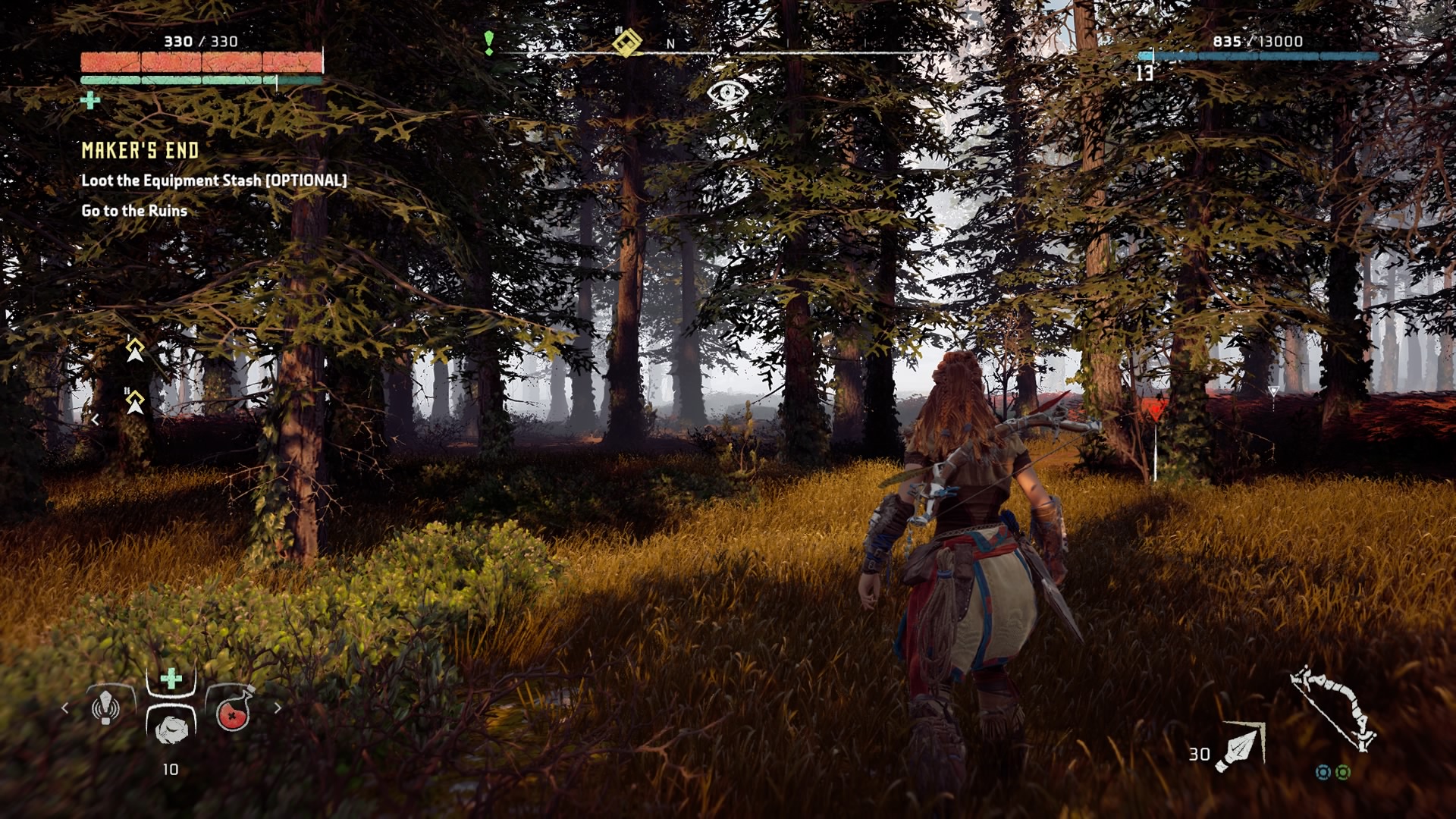The width and height of the screenshot is (1456, 819).
Task: Select the upper objective waypoint marker
Action: click(135, 350)
